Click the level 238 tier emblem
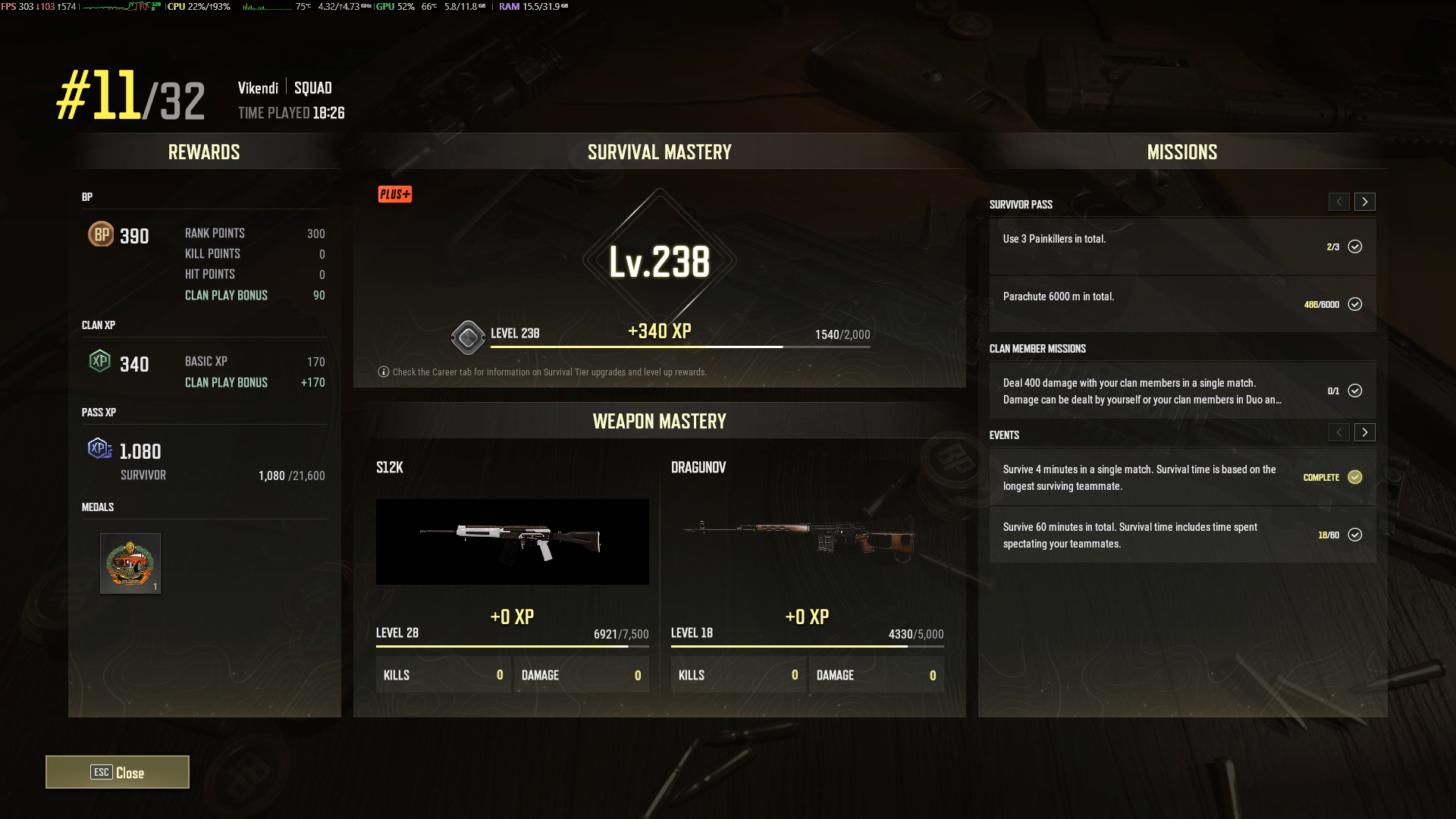 [x=468, y=337]
